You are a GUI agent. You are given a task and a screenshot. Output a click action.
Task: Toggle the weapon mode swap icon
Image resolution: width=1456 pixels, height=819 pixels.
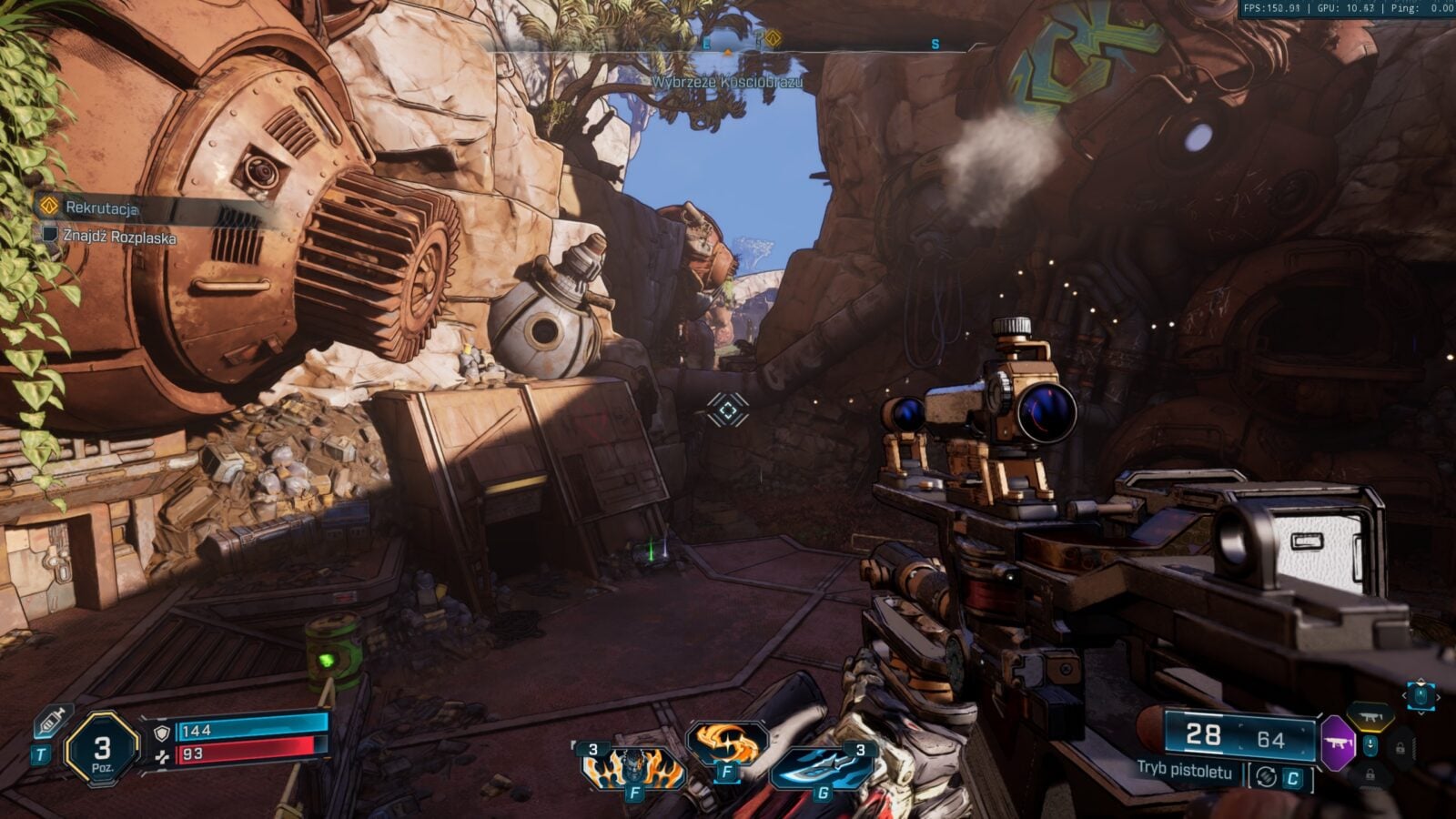coord(1265,777)
